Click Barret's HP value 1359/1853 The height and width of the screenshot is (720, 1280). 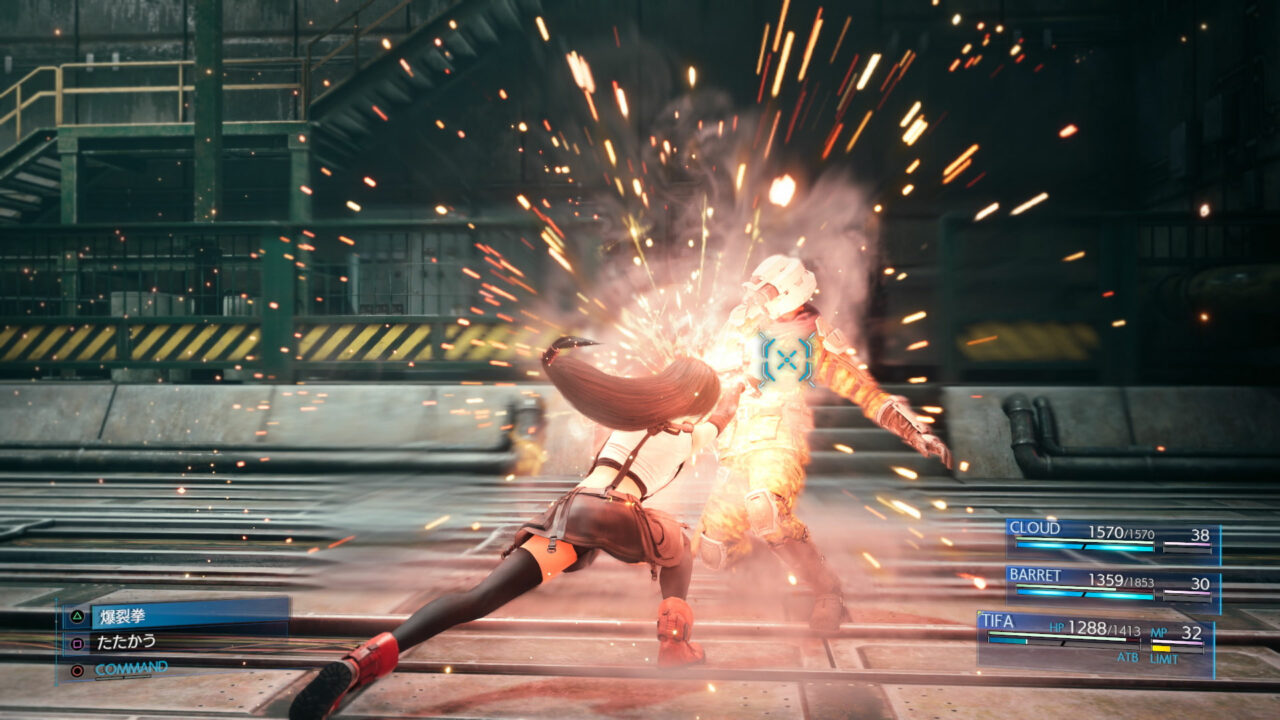[1121, 581]
